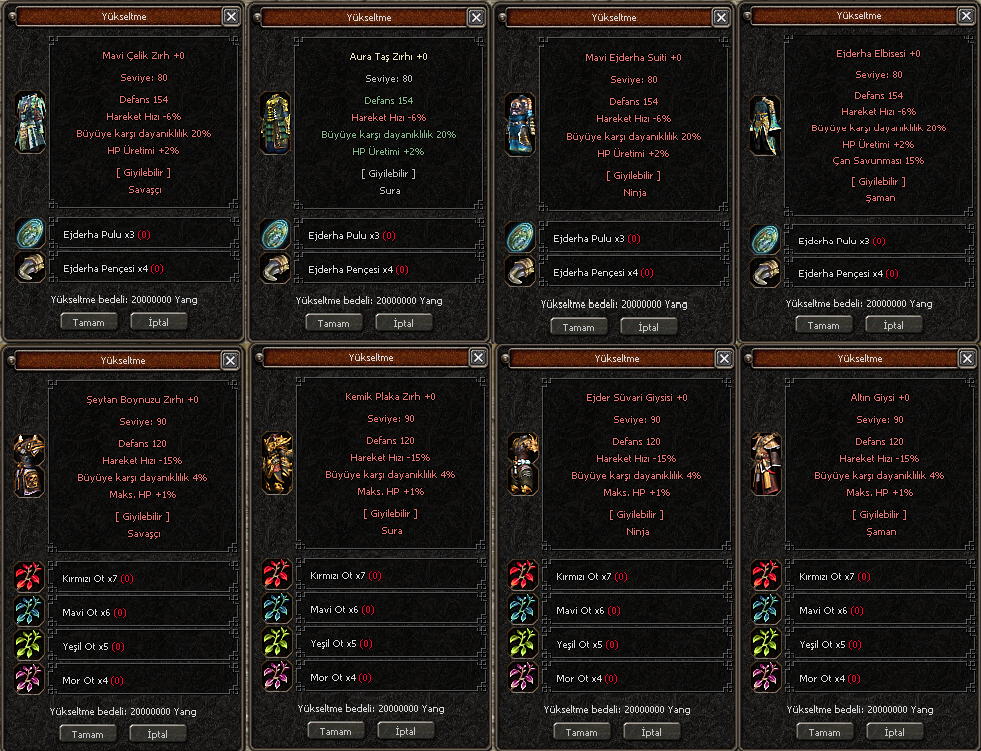Click Ejderha Pençesi icon in Mavi Ejderha Suiti window
Viewport: 981px width, 751px height.
[520, 272]
